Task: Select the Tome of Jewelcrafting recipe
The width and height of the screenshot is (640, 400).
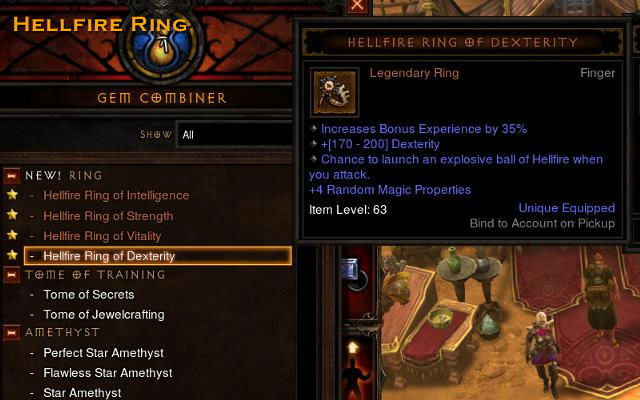Action: (x=103, y=314)
